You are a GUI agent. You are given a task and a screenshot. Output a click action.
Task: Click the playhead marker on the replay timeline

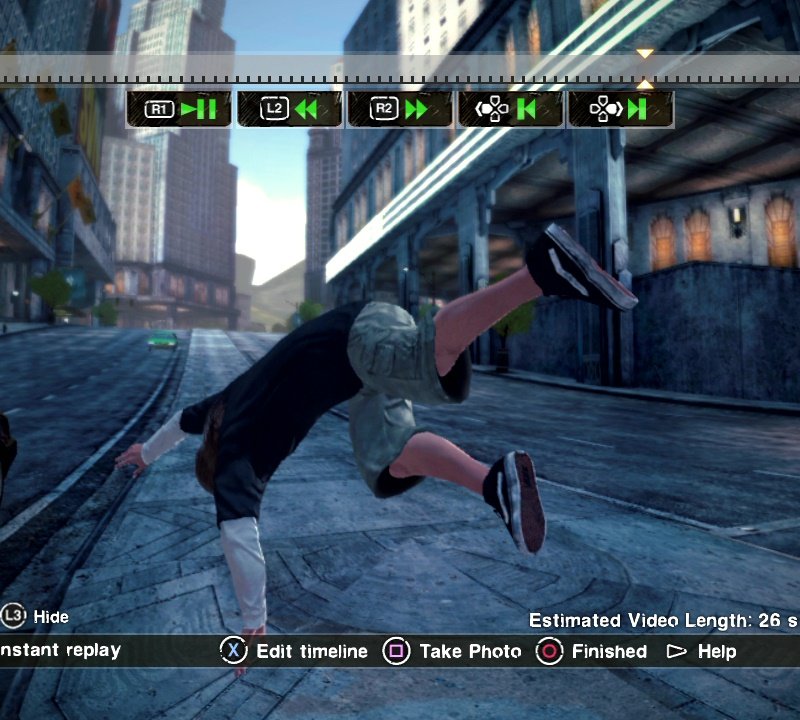tap(645, 68)
